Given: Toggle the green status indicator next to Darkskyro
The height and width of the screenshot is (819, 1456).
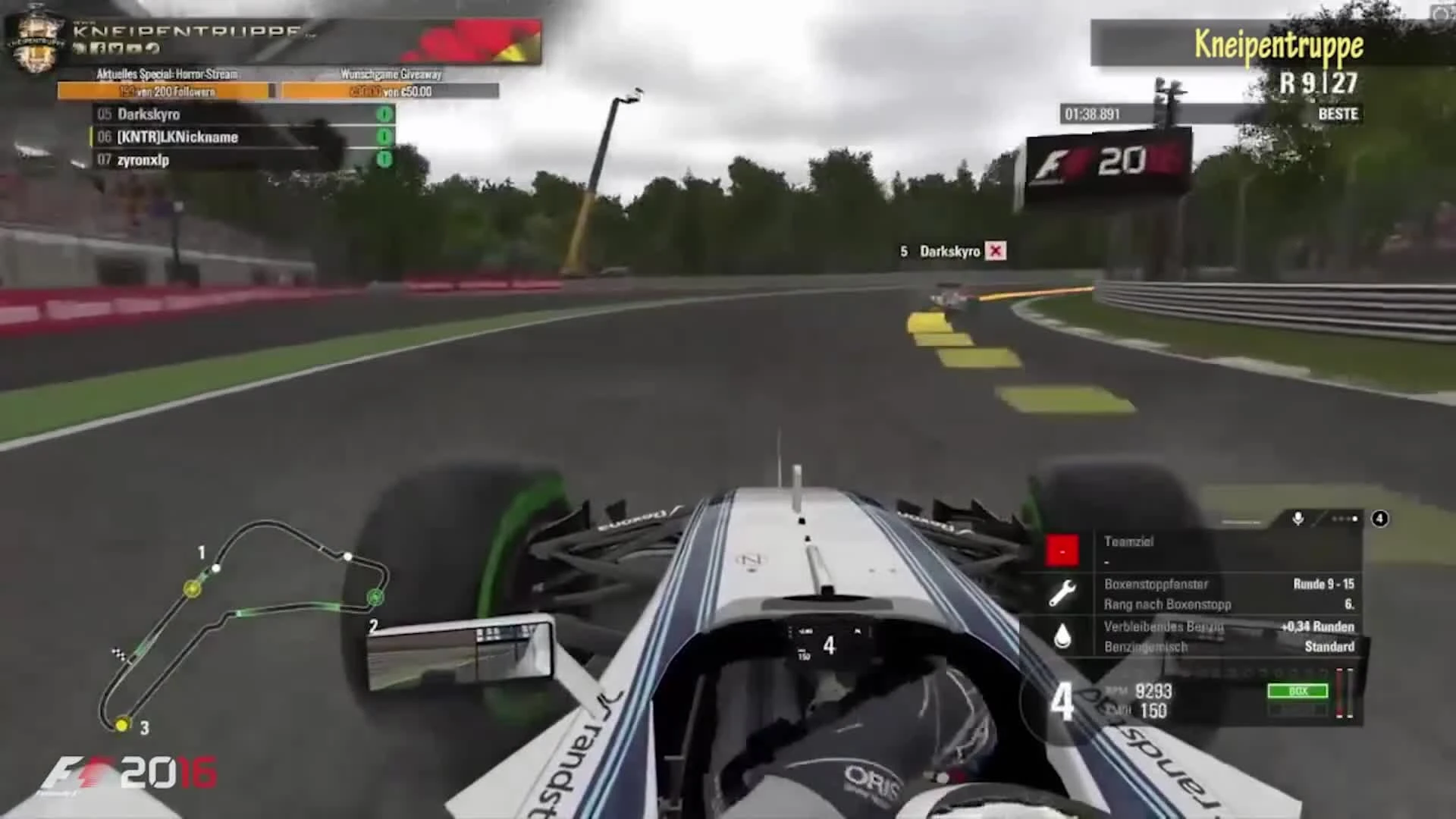Looking at the screenshot, I should [x=386, y=115].
